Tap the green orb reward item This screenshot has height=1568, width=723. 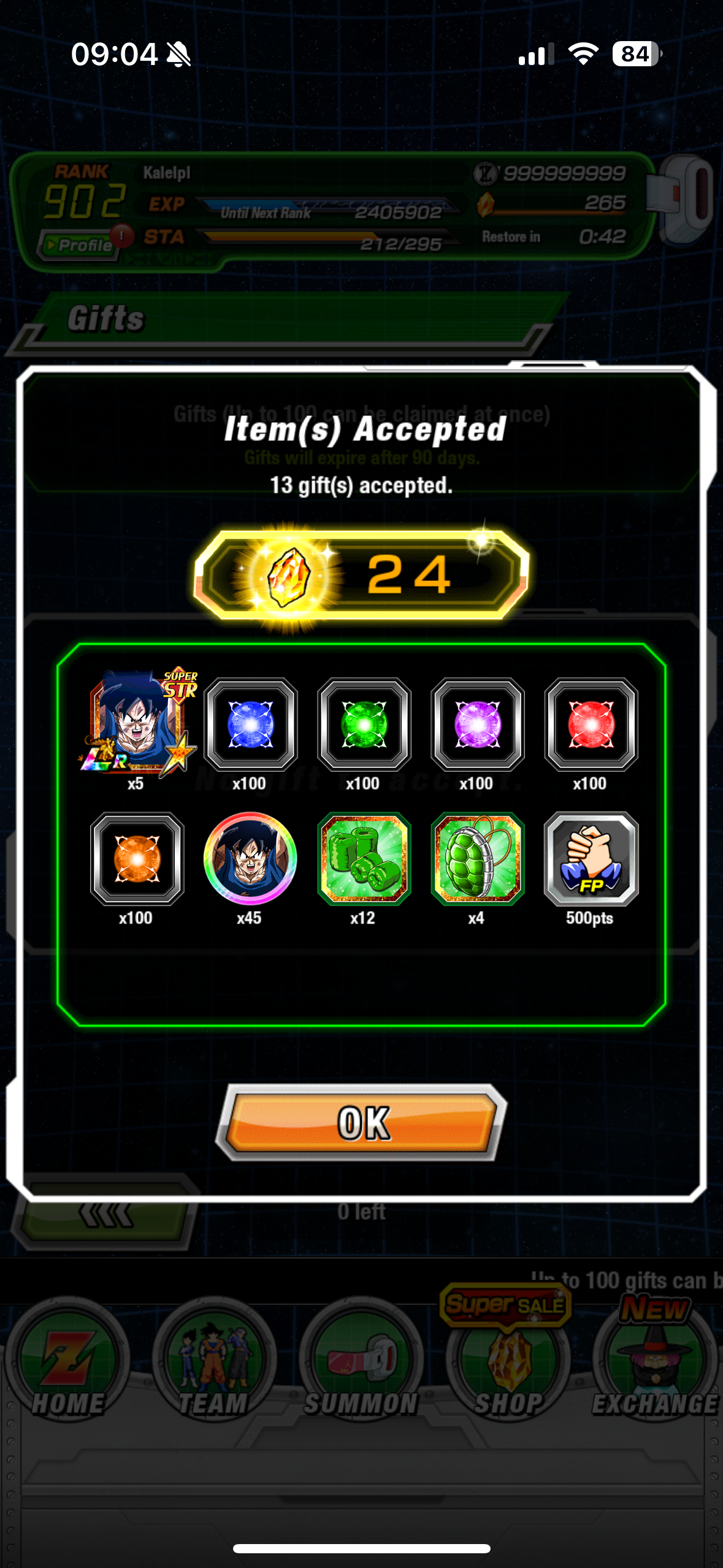pyautogui.click(x=364, y=724)
